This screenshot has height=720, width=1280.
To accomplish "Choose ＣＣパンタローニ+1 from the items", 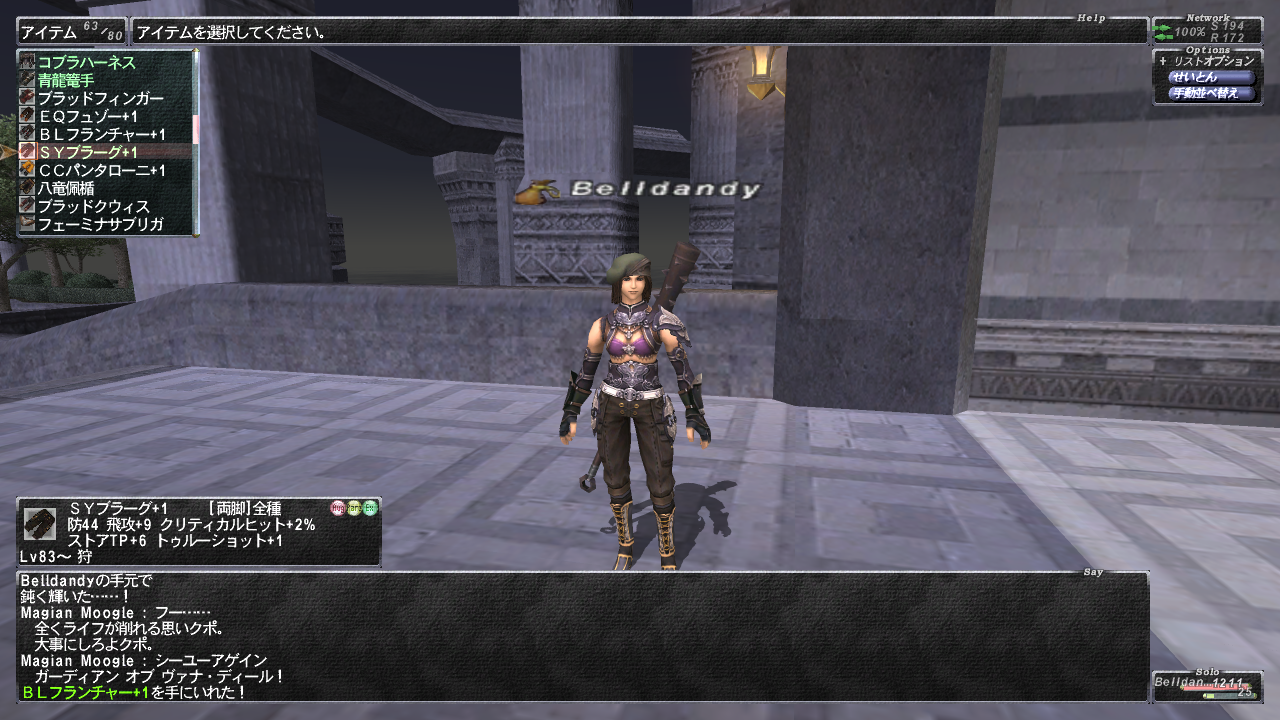I will click(x=101, y=170).
